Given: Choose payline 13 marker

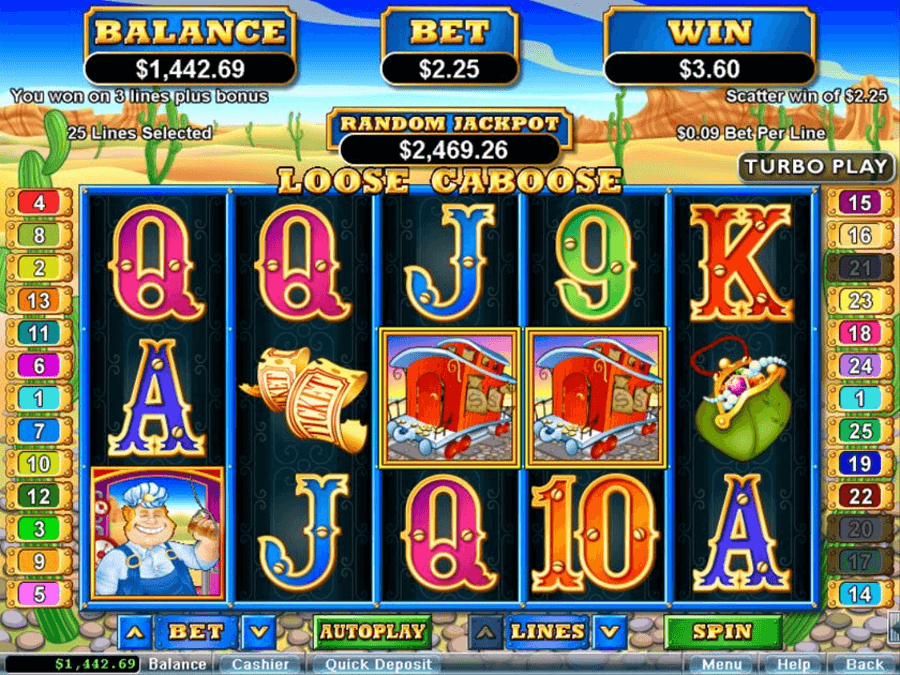Looking at the screenshot, I should point(39,300).
